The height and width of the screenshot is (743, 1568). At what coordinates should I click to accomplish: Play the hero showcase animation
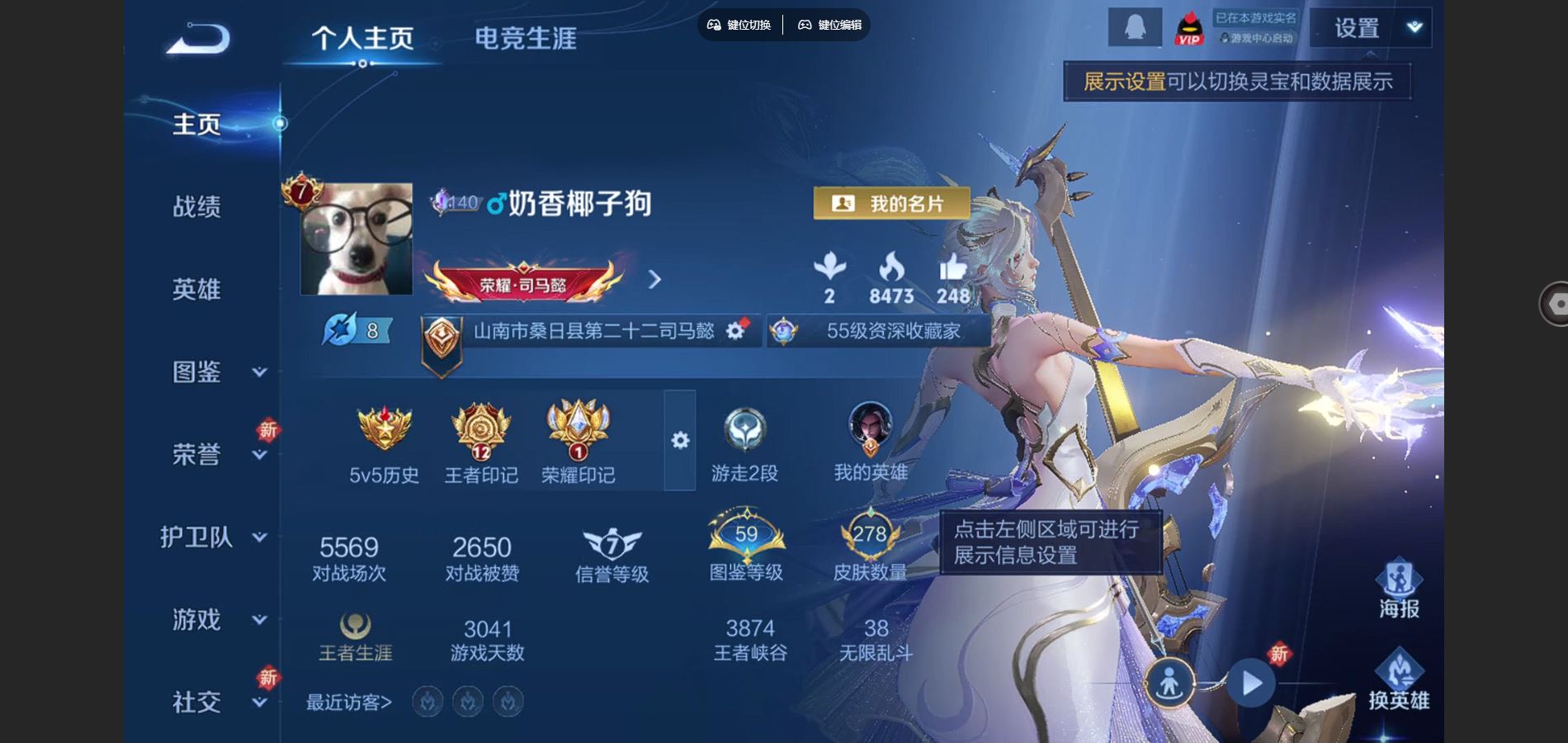coord(1251,684)
